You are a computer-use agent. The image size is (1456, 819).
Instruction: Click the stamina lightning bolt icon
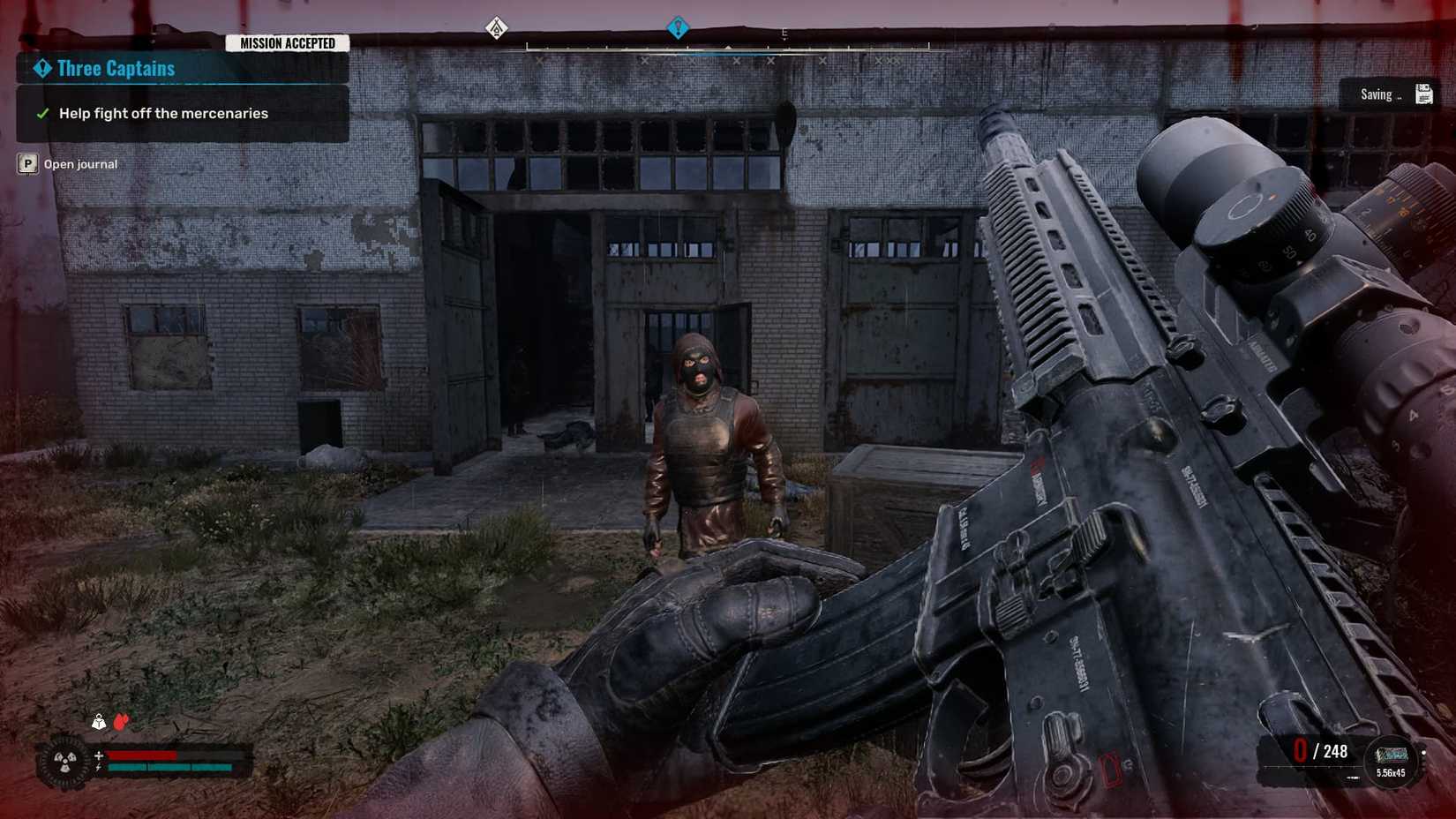tap(98, 768)
